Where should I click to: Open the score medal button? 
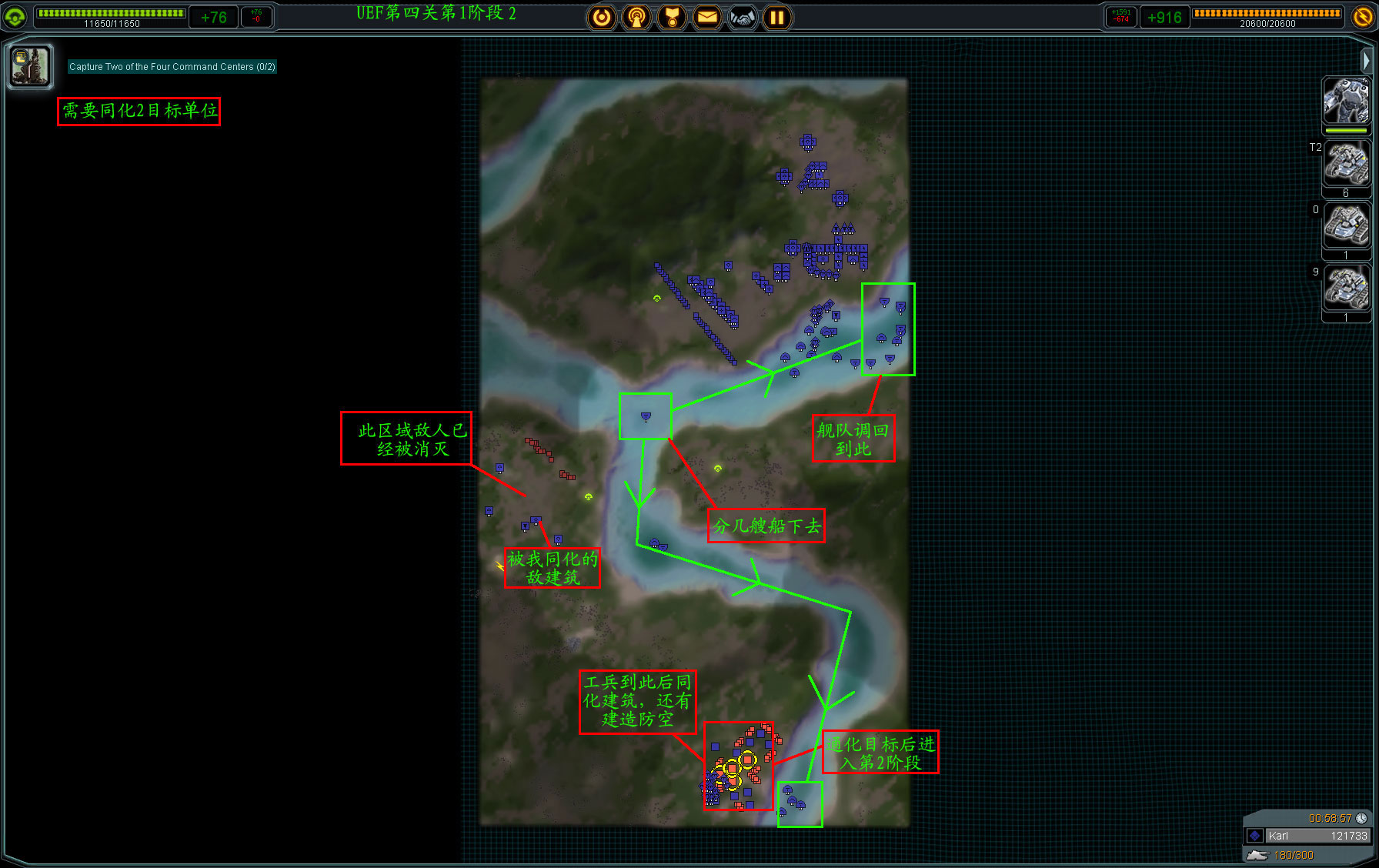coord(672,17)
